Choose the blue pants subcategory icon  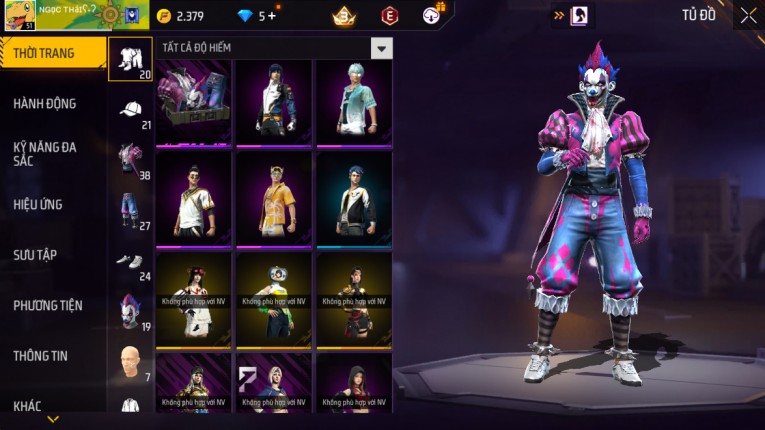click(130, 209)
